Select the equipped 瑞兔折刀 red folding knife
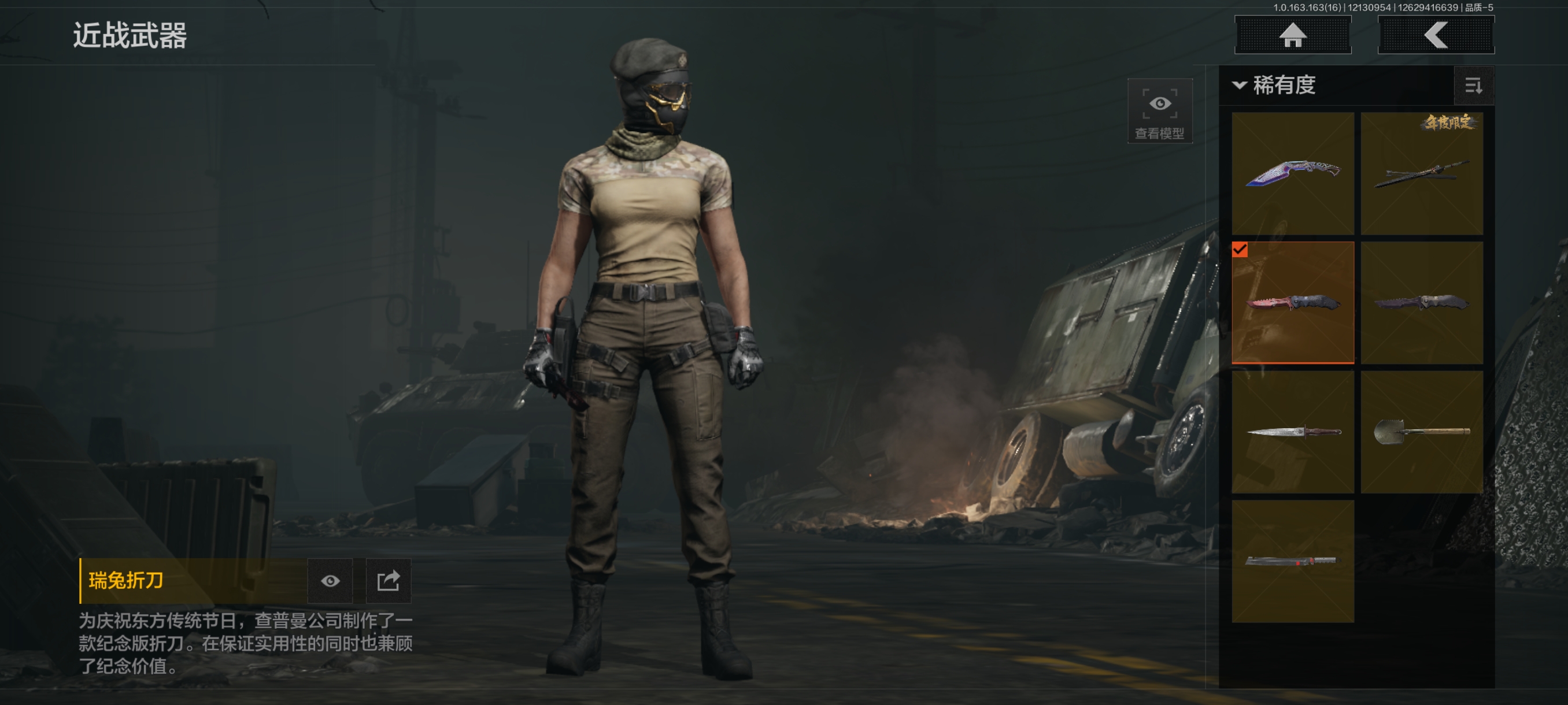The image size is (1568, 705). coord(1292,302)
